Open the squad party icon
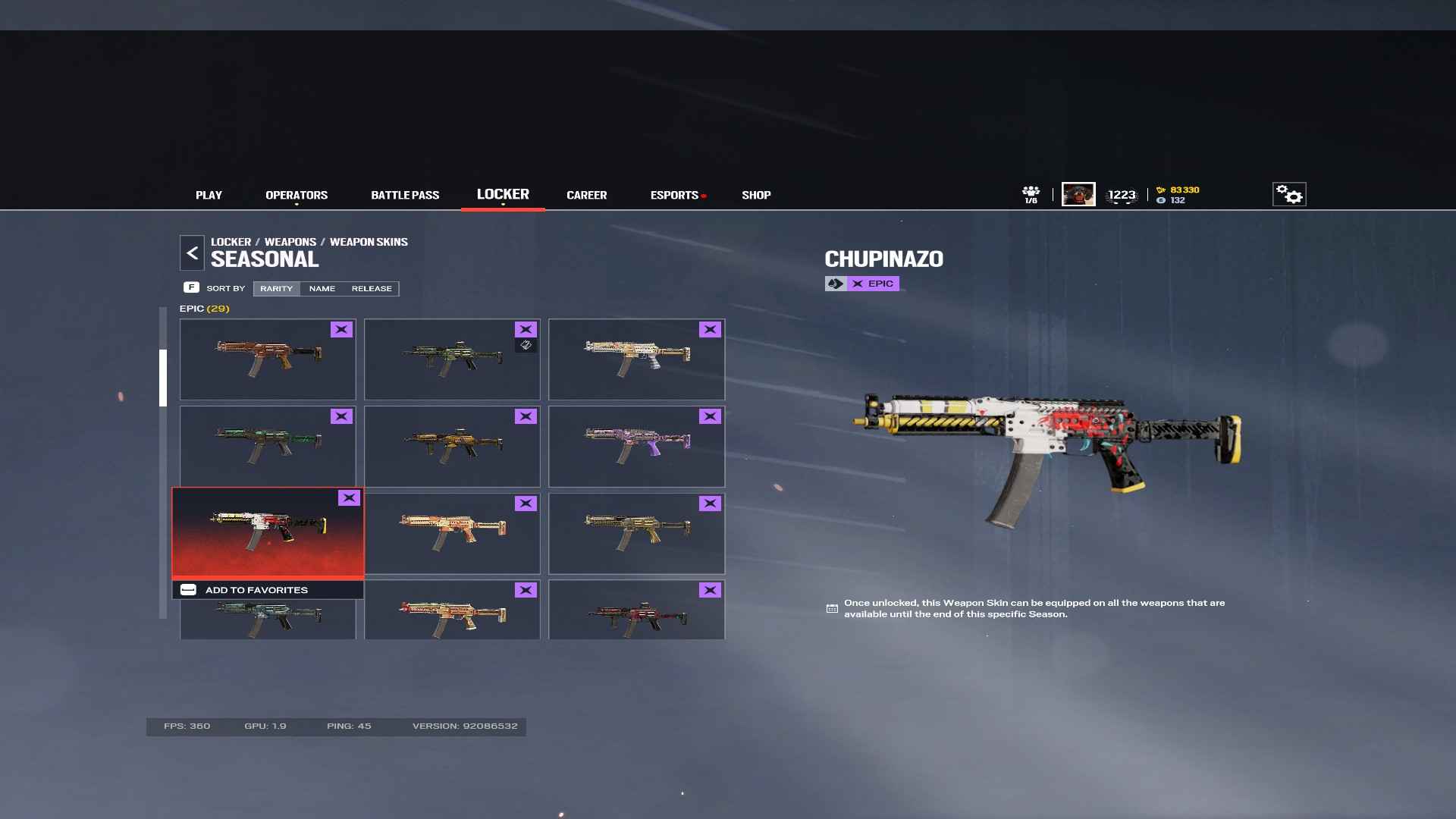This screenshot has width=1456, height=819. [x=1031, y=195]
